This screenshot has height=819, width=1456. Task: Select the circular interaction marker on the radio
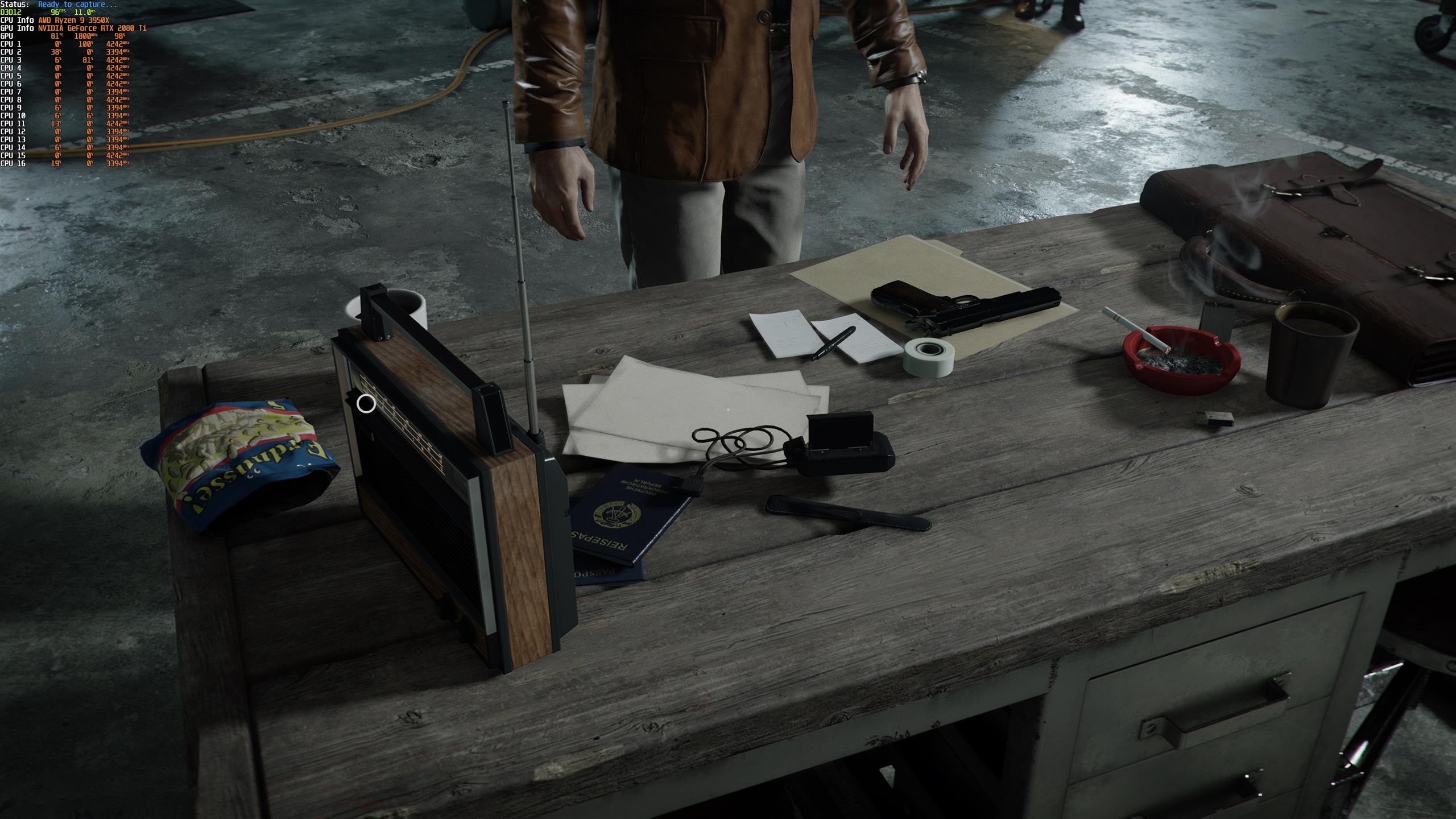[x=366, y=404]
